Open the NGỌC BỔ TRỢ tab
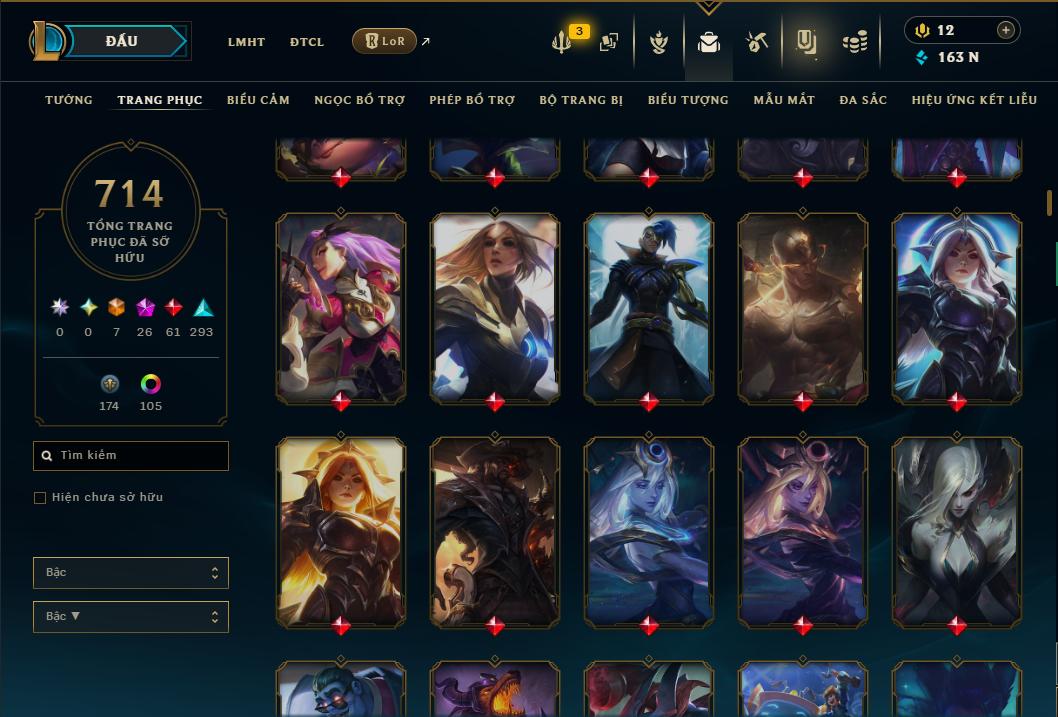Viewport: 1058px width, 717px height. coord(359,100)
